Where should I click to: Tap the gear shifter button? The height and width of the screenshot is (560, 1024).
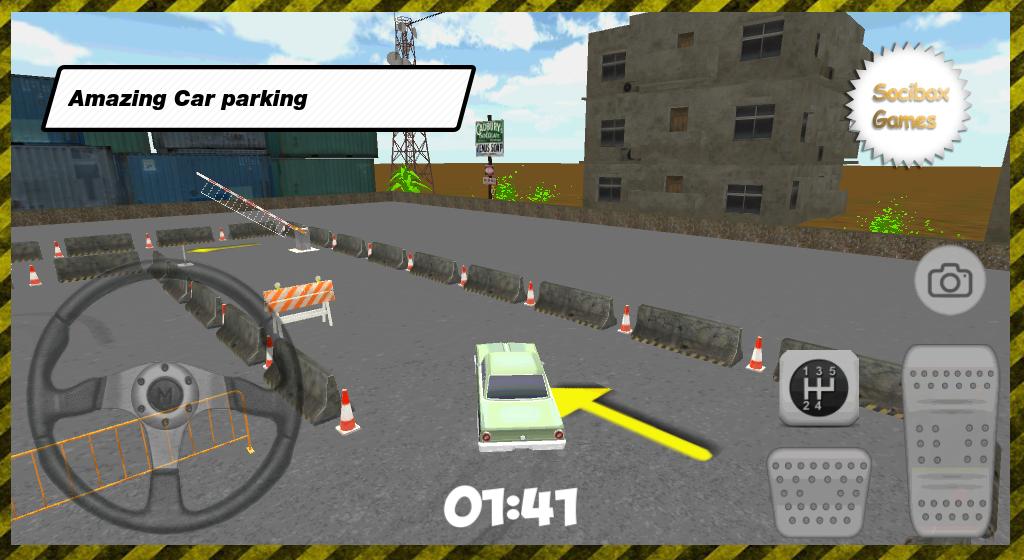(819, 387)
